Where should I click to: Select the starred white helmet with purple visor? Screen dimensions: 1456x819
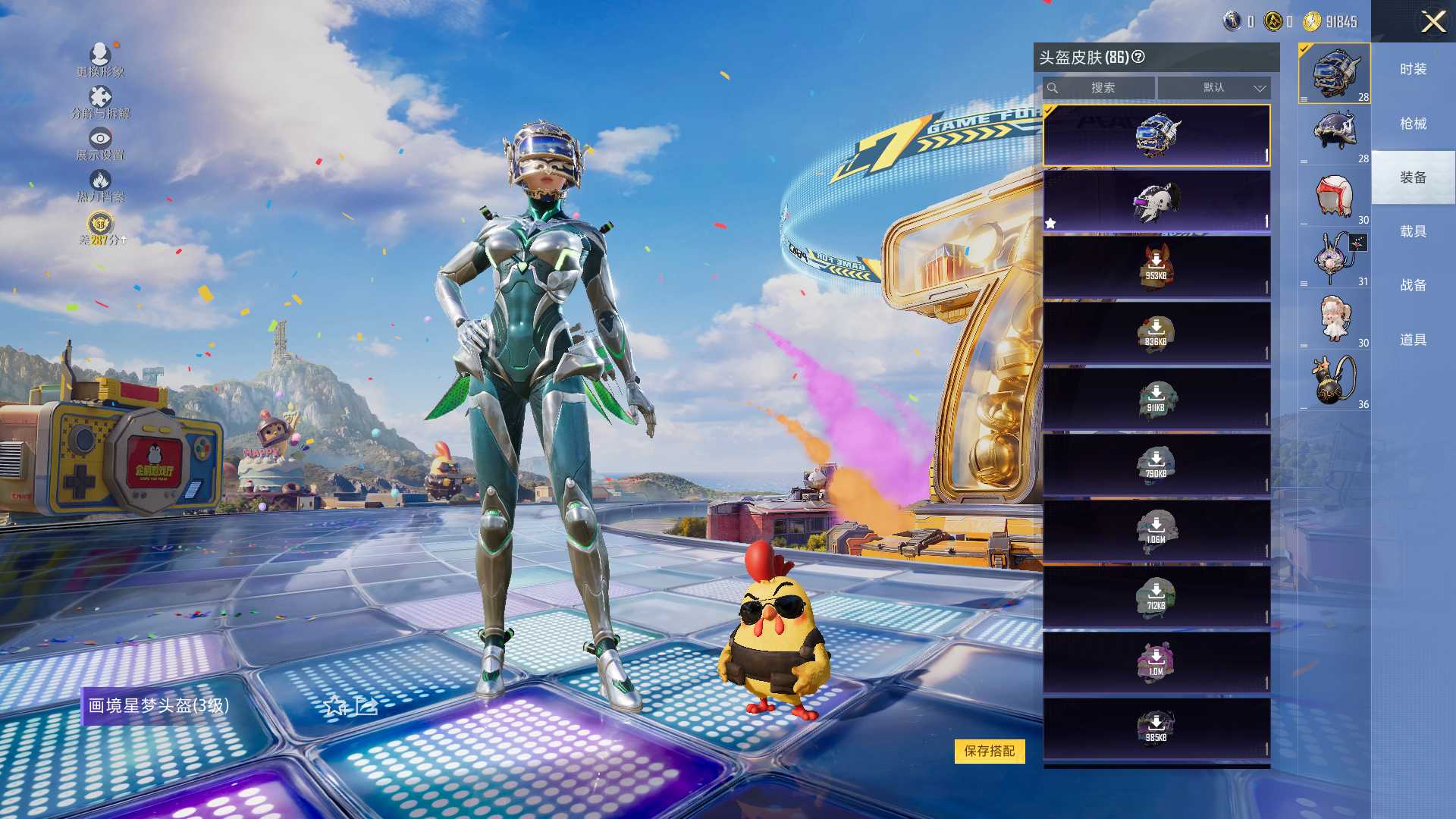click(1156, 201)
